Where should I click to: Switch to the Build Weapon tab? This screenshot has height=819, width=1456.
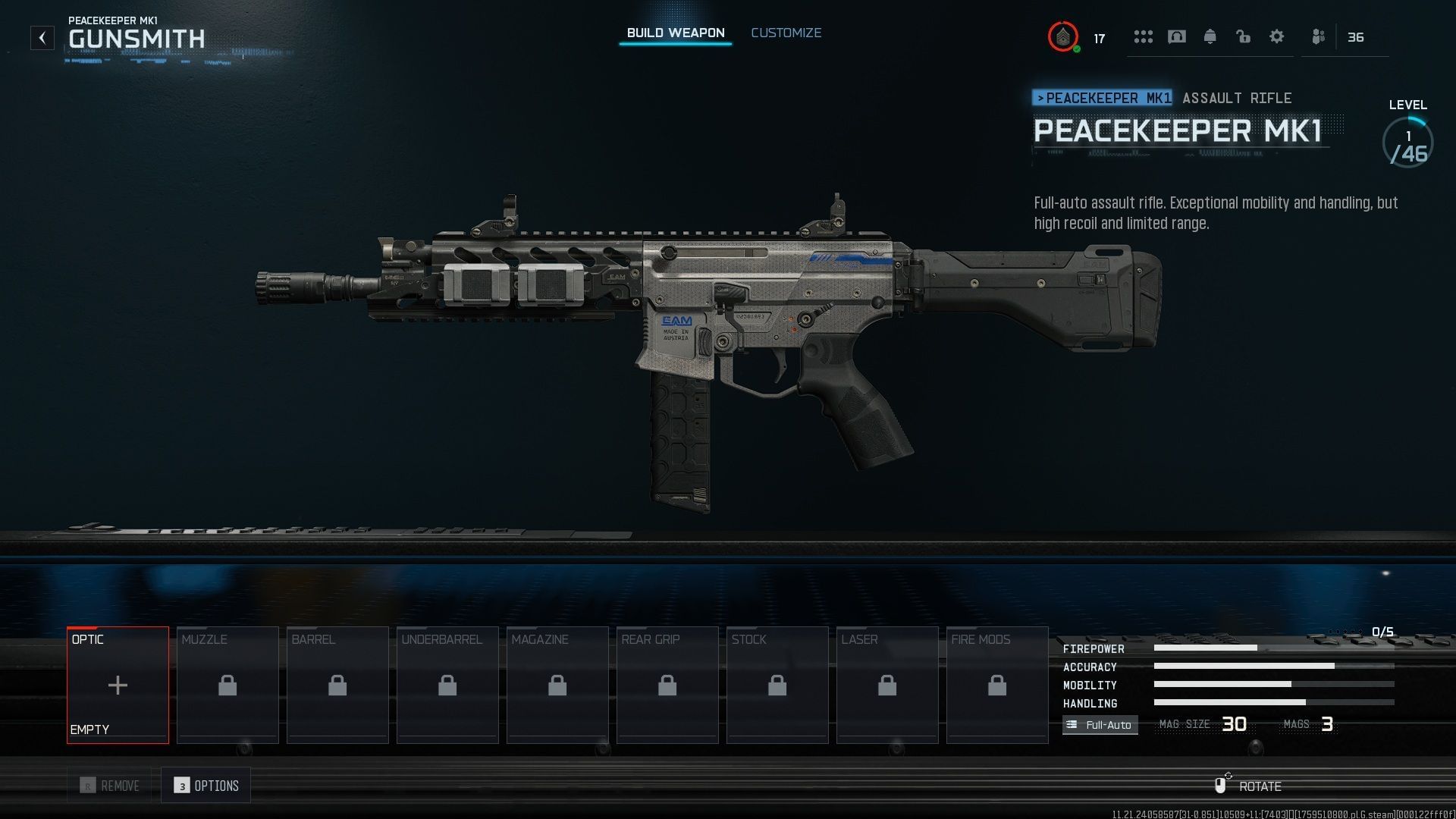675,33
